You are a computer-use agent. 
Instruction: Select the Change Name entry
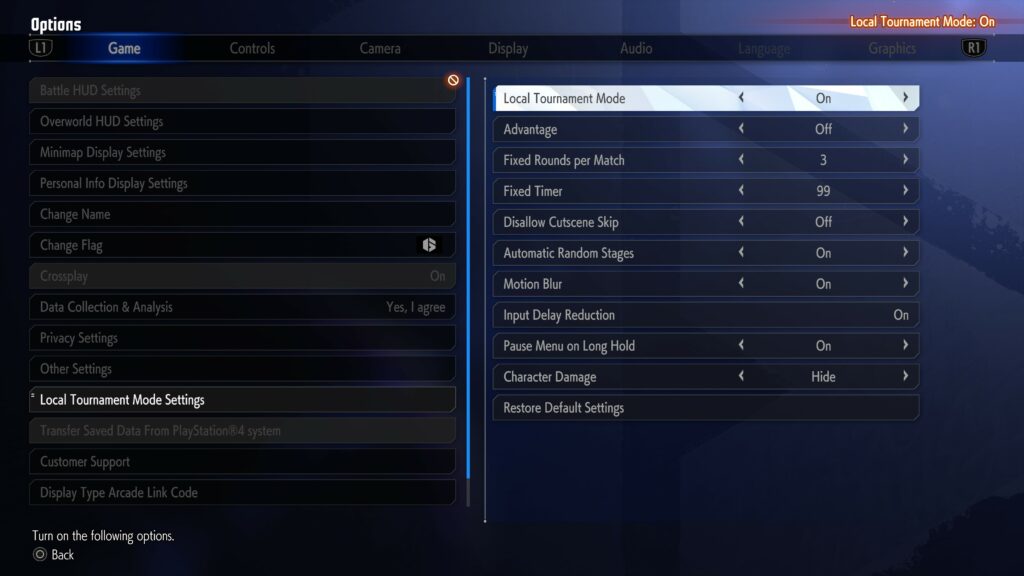pyautogui.click(x=242, y=214)
